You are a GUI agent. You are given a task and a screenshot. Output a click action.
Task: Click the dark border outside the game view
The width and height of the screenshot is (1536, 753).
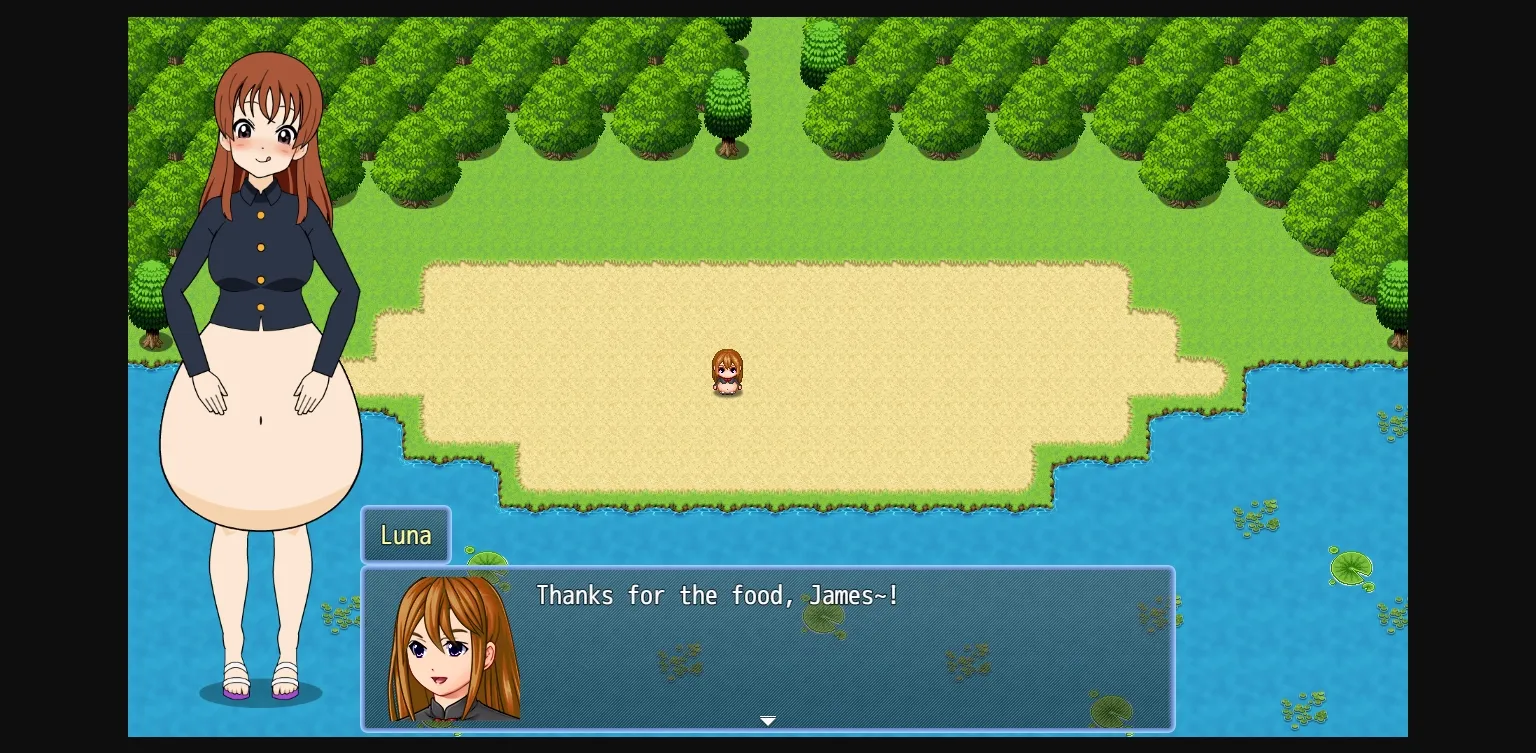click(x=60, y=376)
